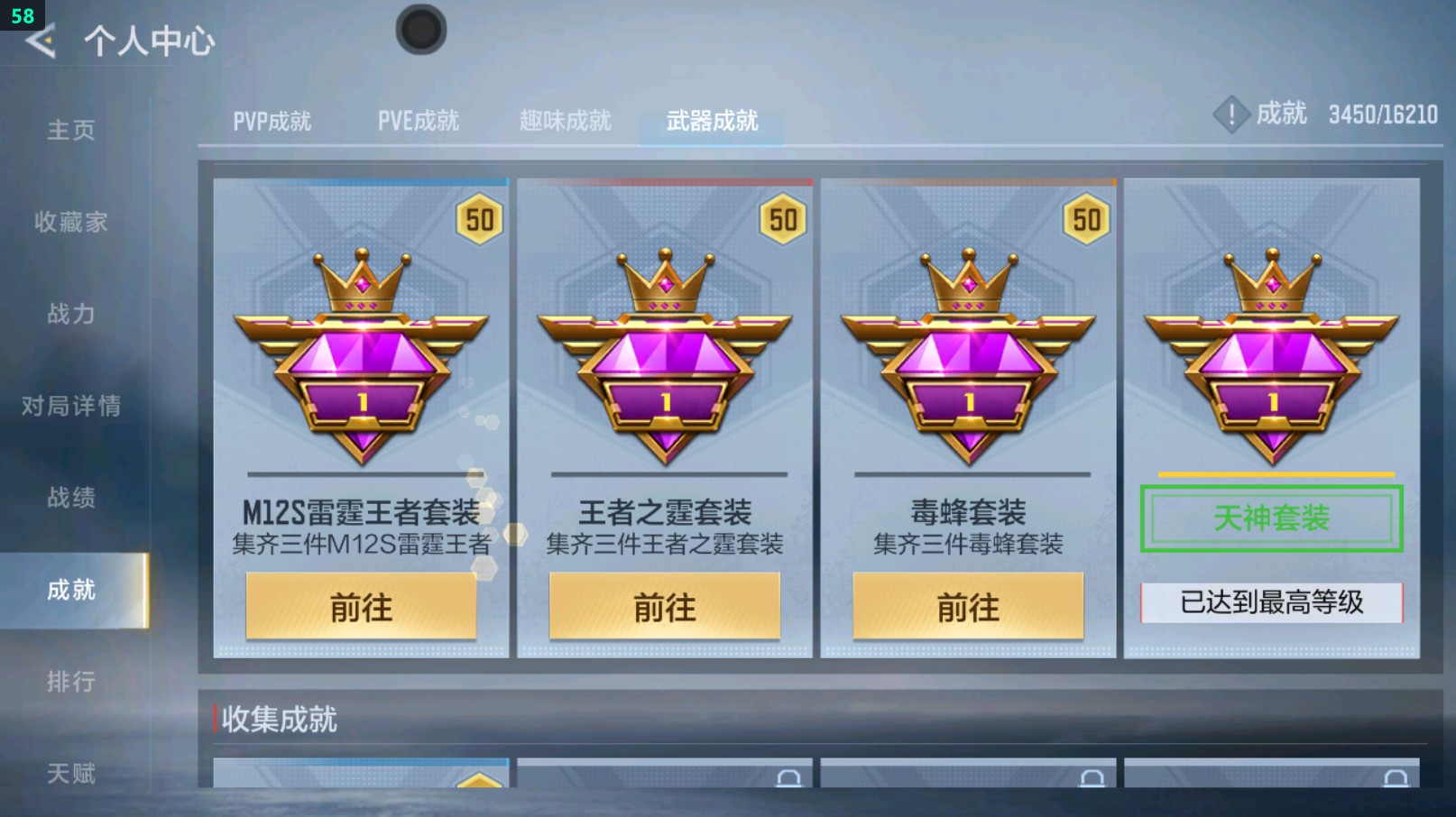
Task: Switch to the PVE成就 tab
Action: 420,118
